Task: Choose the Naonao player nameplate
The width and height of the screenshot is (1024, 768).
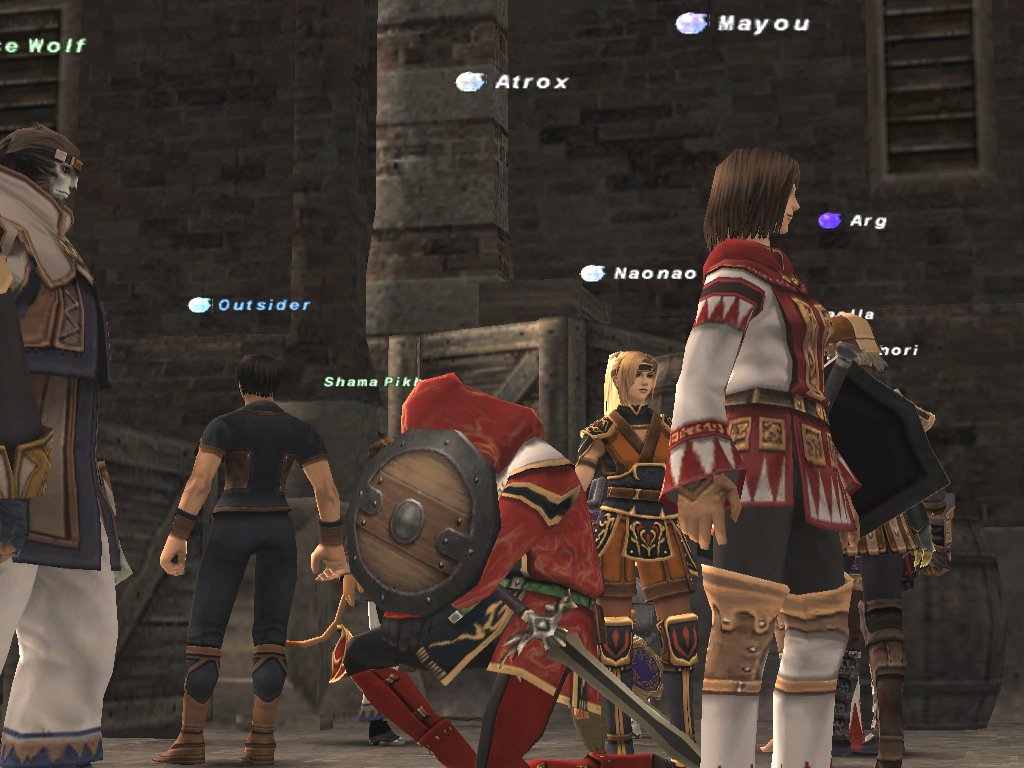Action: pyautogui.click(x=654, y=273)
